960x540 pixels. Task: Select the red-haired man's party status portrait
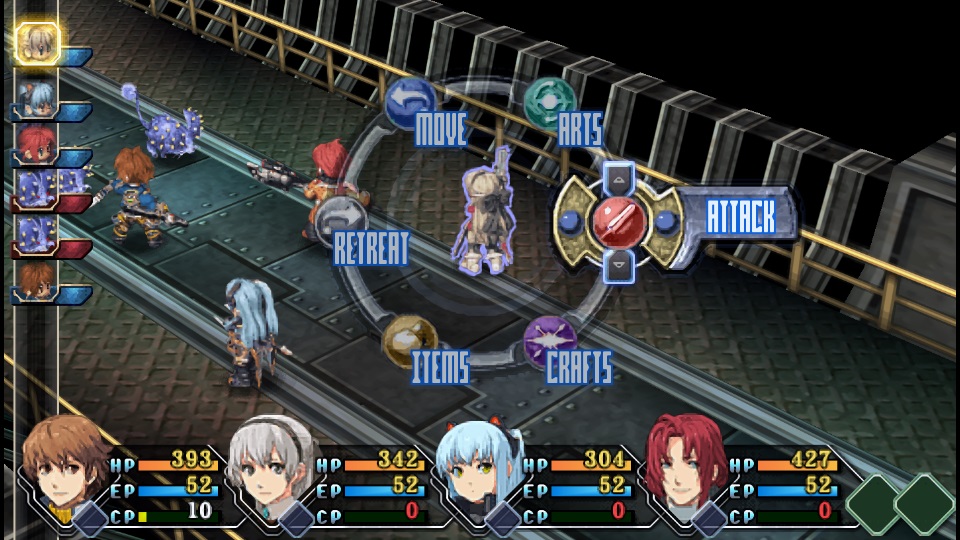(x=686, y=470)
